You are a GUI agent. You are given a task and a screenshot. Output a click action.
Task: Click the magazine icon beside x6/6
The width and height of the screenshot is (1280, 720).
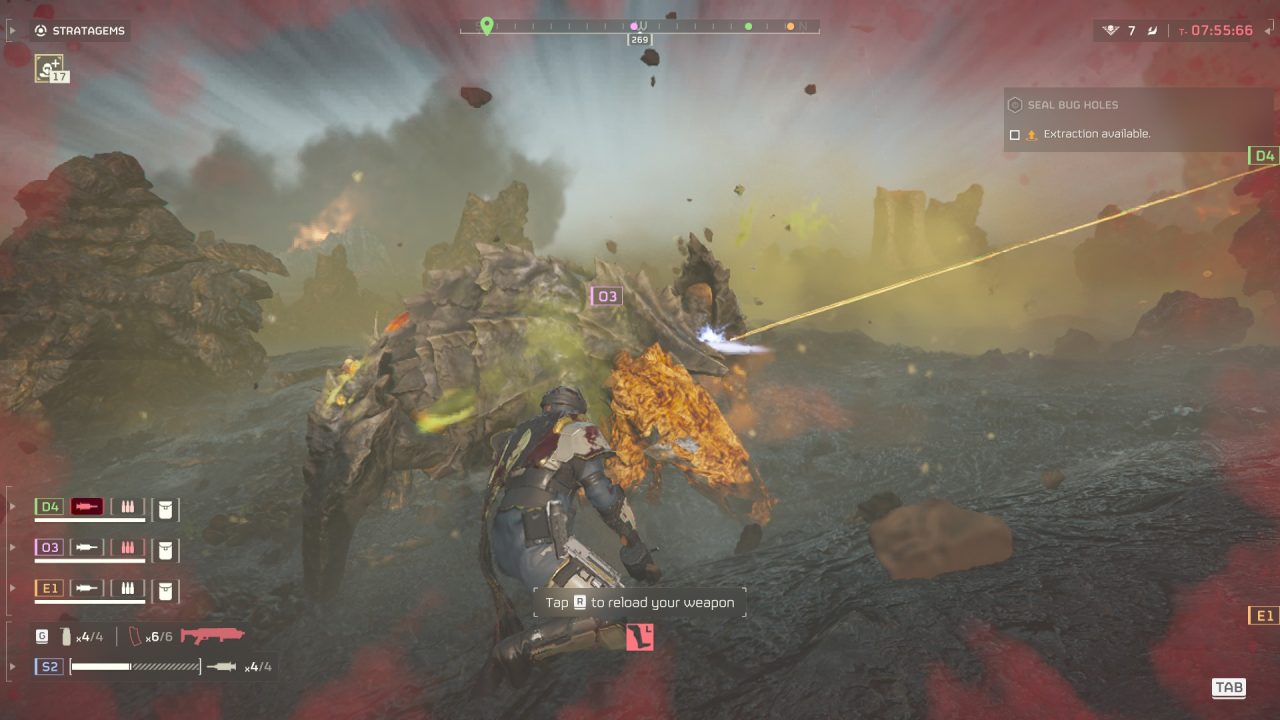pos(136,636)
